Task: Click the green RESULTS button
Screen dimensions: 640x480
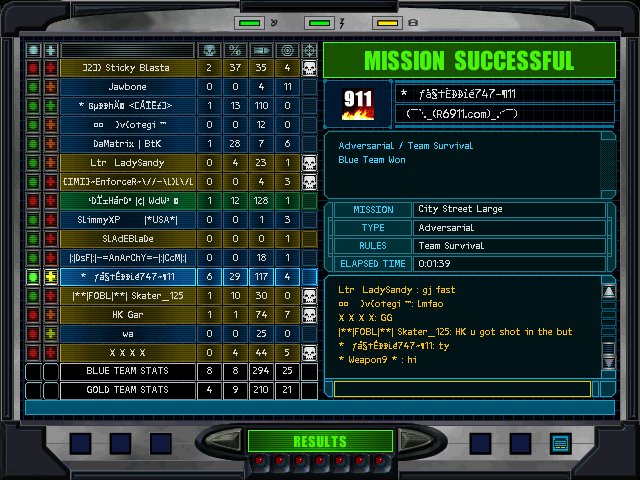Action: [319, 441]
